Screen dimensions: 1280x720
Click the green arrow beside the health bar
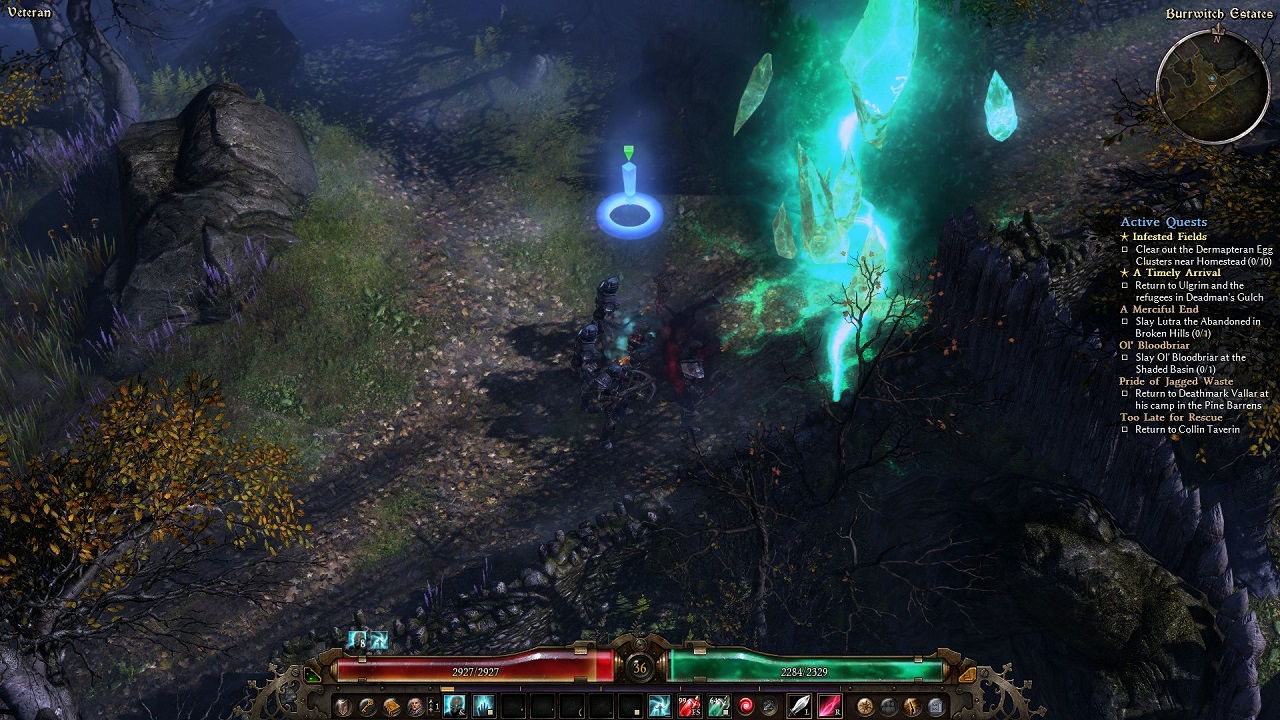pyautogui.click(x=313, y=675)
